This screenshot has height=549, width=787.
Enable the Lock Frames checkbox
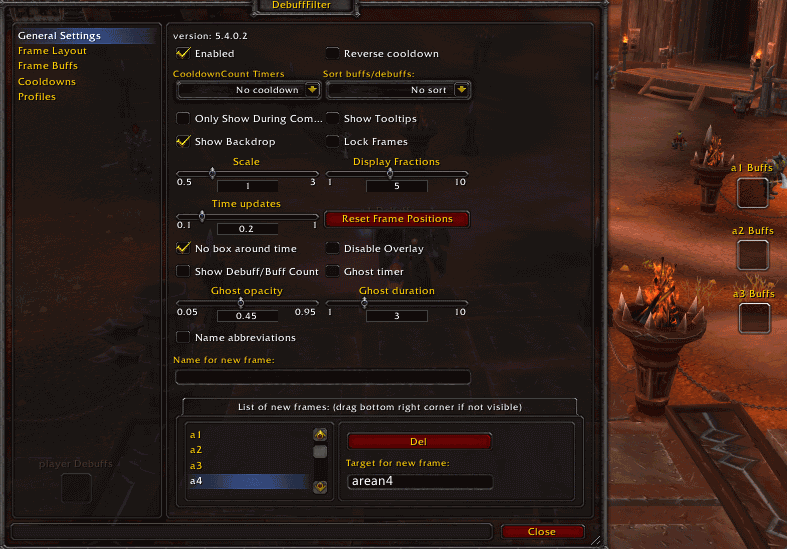[333, 142]
